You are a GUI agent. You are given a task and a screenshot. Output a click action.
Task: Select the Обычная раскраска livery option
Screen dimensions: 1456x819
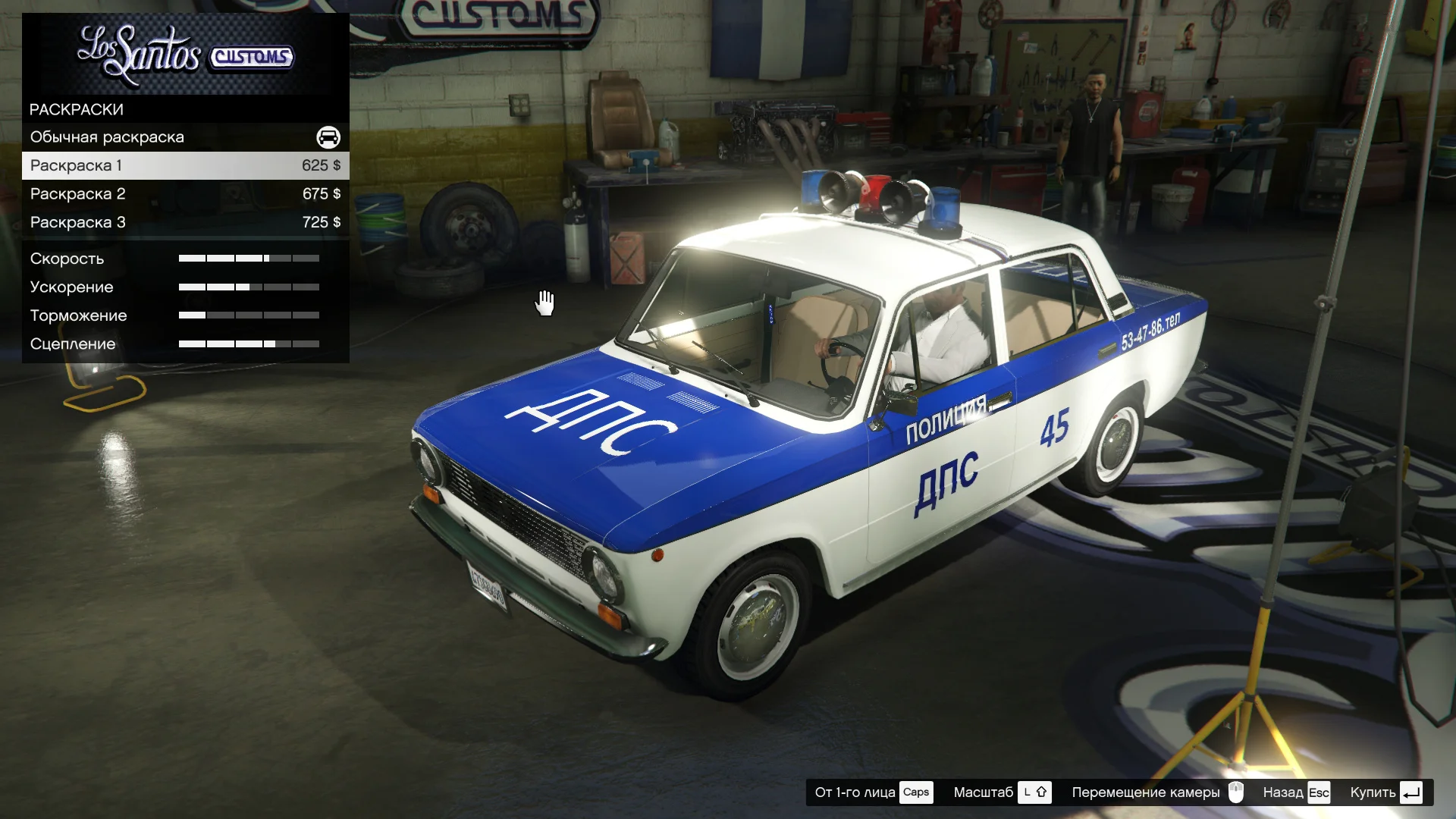[x=185, y=137]
